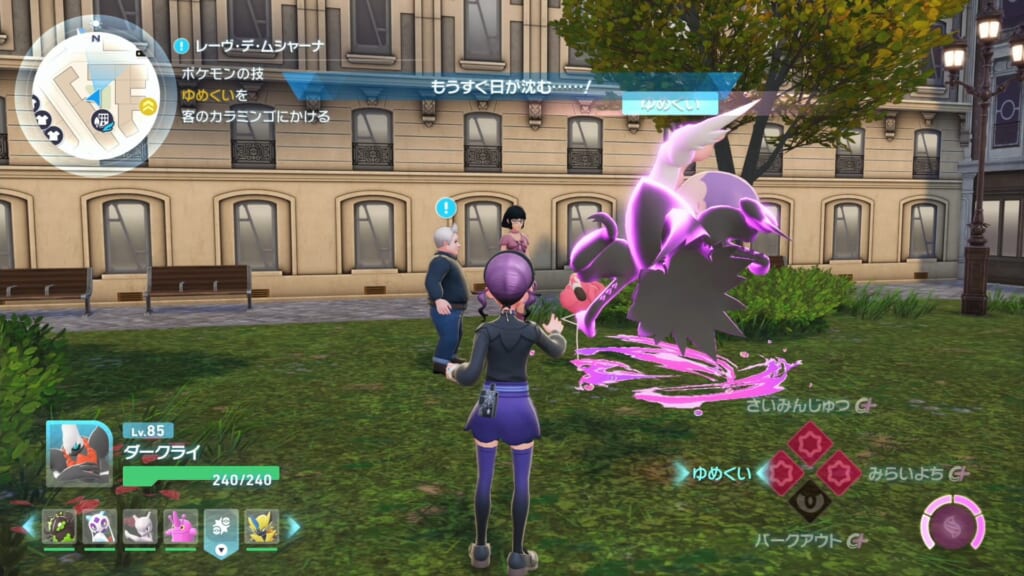
Task: Switch to Zeraora in the party bar
Action: 261,526
